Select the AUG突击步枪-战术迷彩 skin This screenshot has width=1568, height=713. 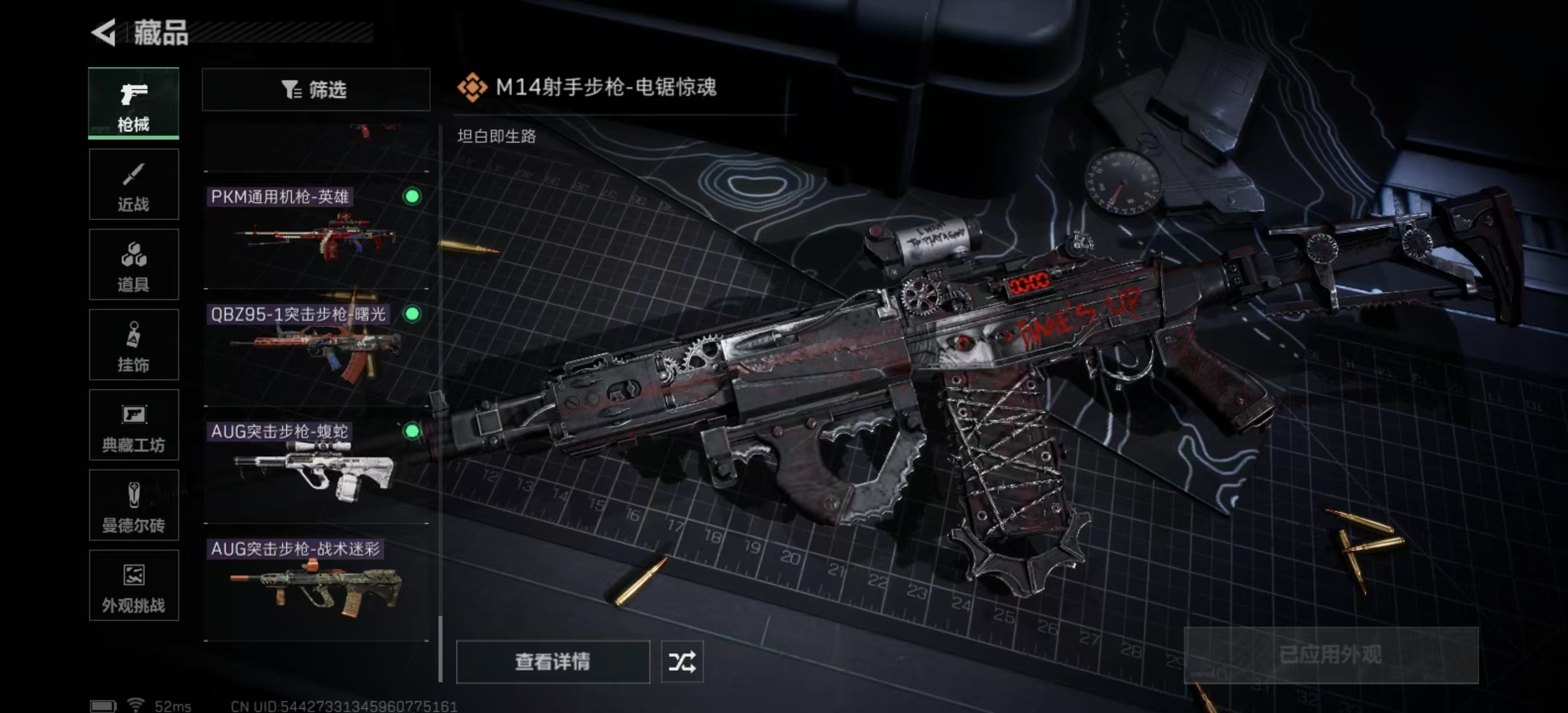pos(316,584)
